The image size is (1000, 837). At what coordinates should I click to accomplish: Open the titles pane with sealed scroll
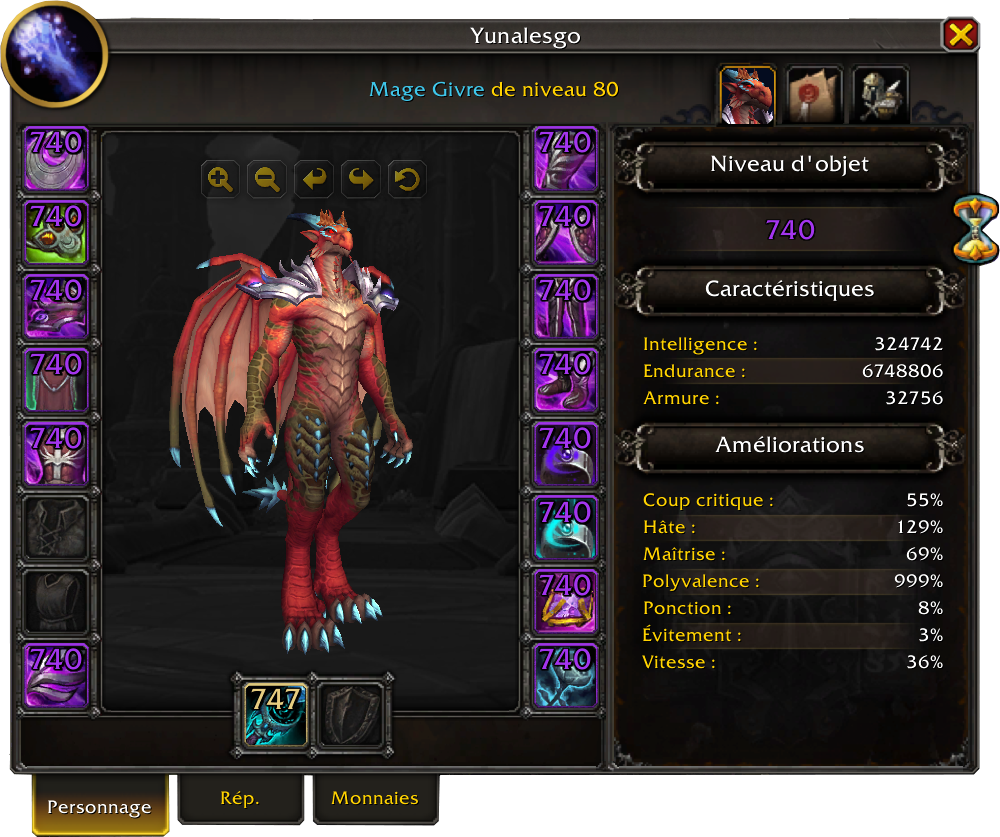pos(814,95)
